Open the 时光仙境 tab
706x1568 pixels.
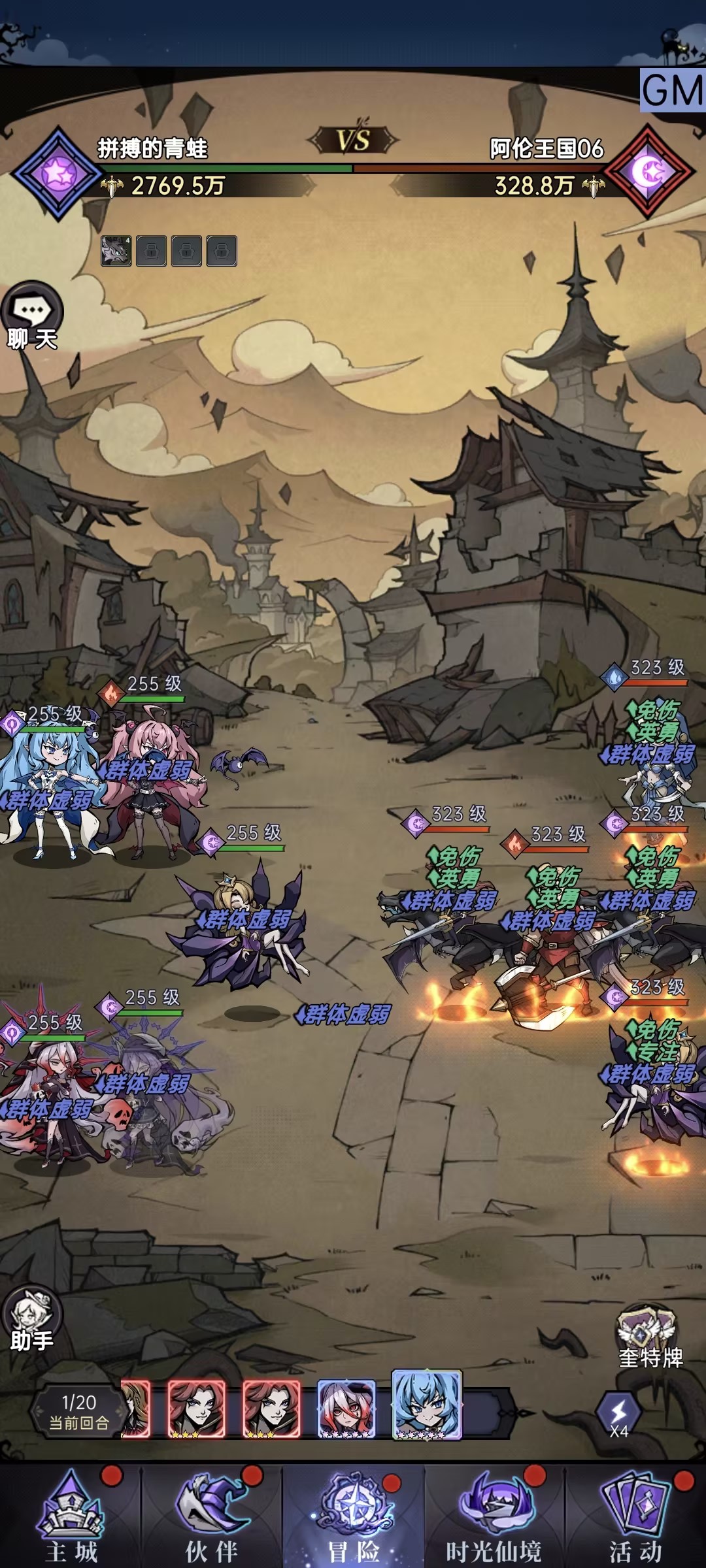(494, 1517)
